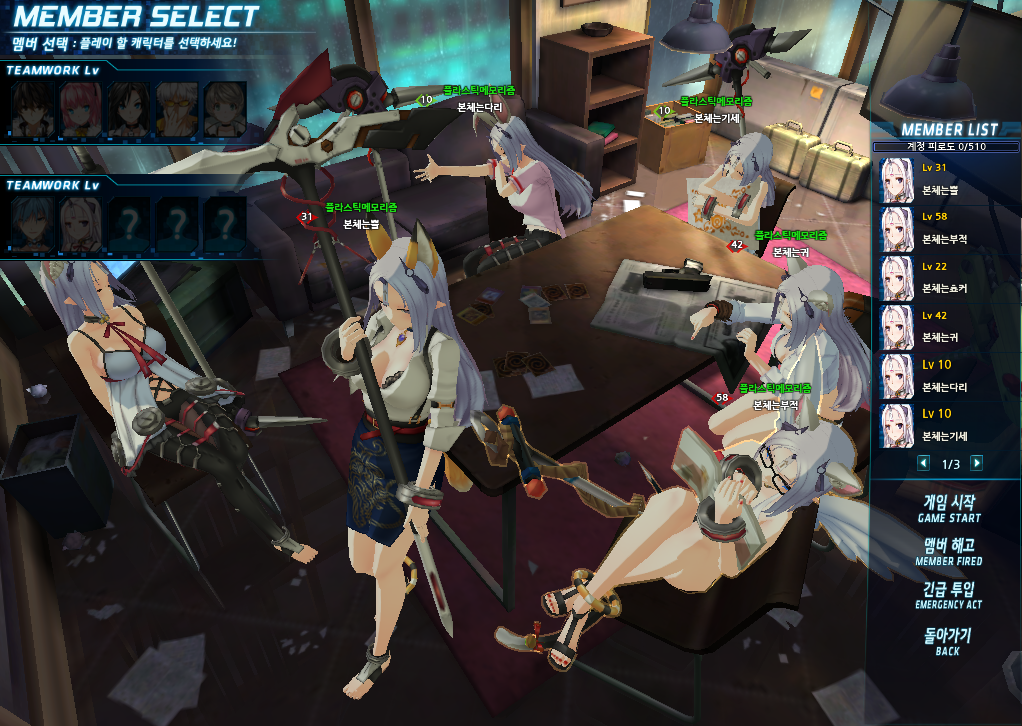This screenshot has height=726, width=1022.
Task: Go back with the BACK button
Action: pos(948,641)
